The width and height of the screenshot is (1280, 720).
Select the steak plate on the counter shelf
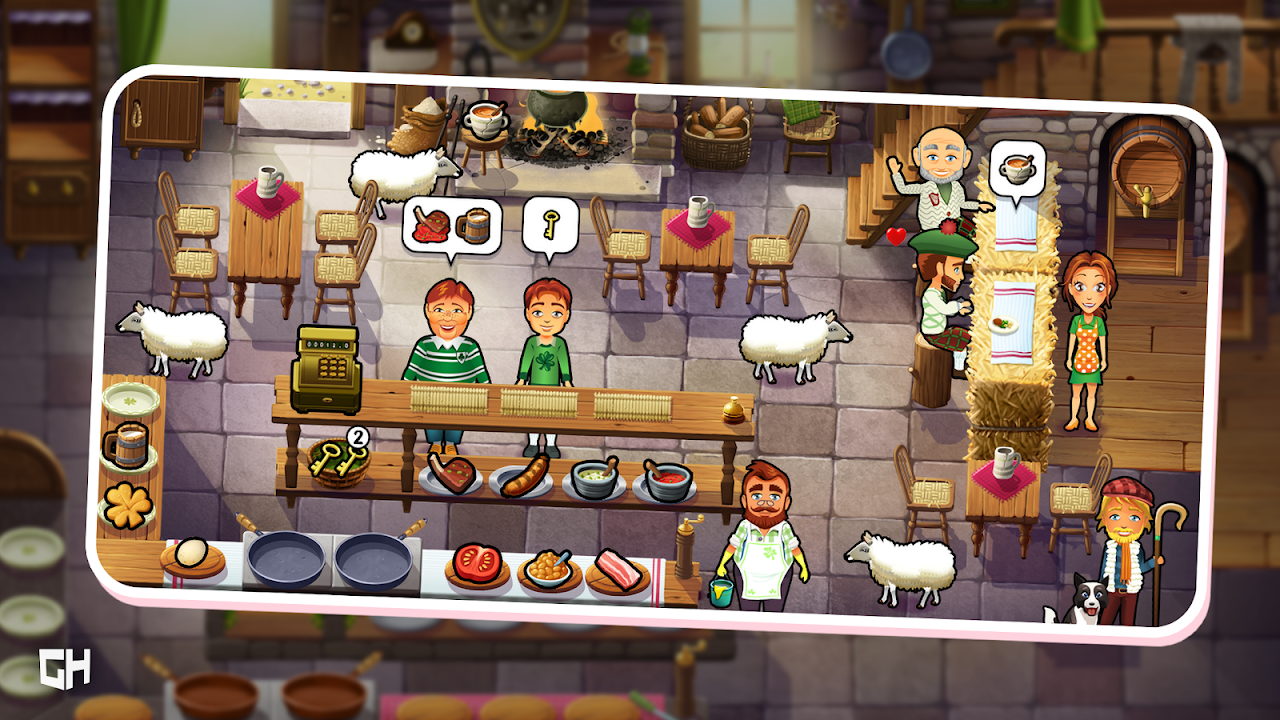453,474
